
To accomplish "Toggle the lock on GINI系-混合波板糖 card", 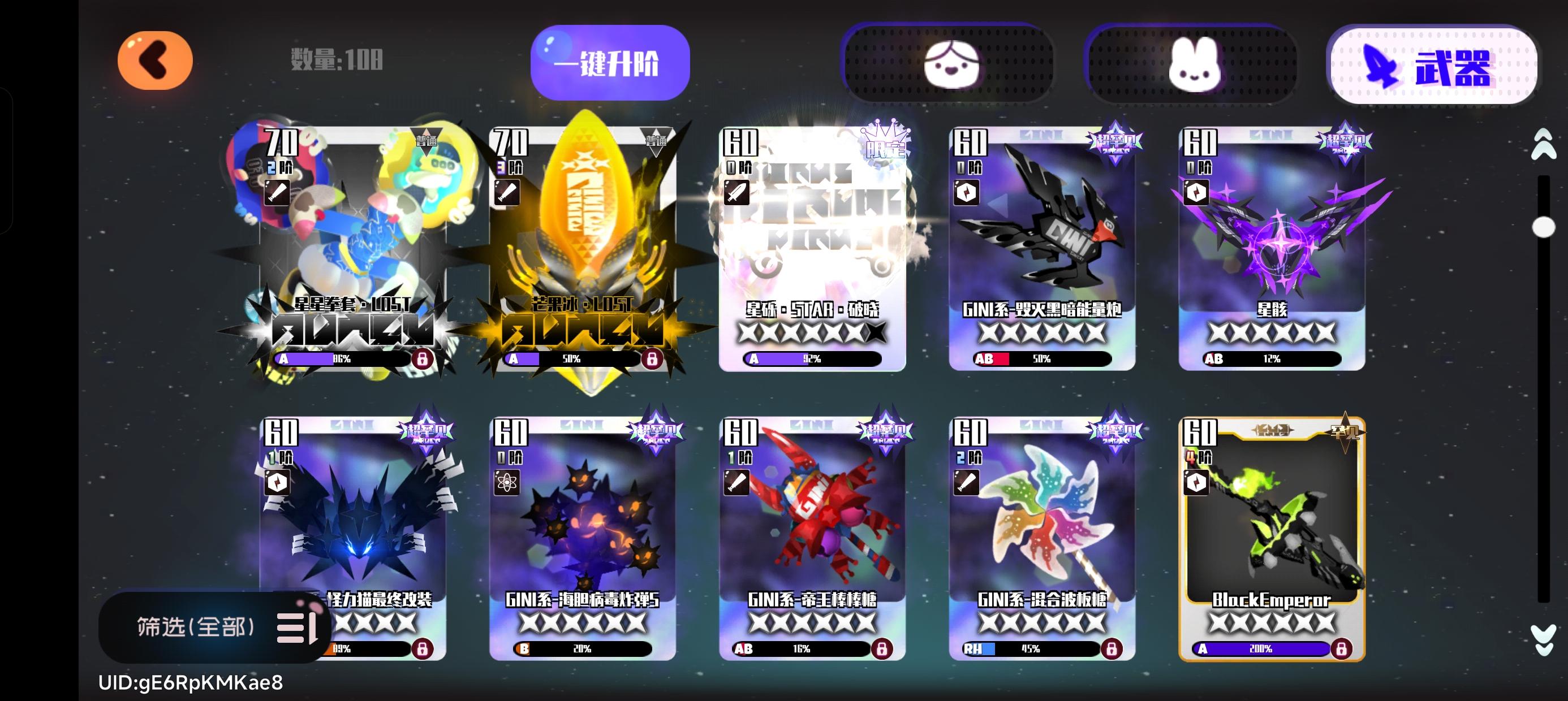I will [1113, 650].
